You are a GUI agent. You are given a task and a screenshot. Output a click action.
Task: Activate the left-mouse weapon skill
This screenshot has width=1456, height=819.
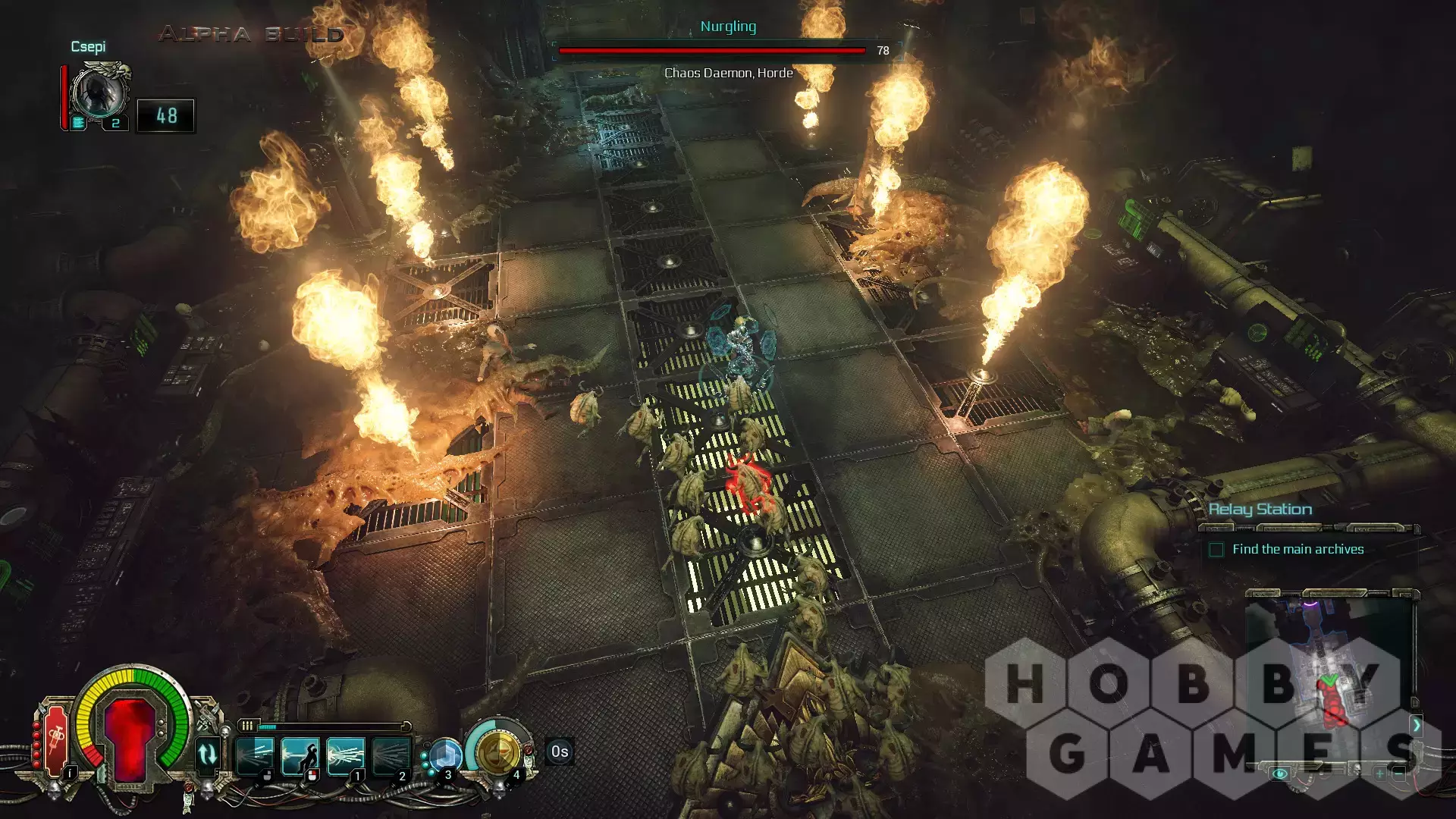(x=255, y=755)
